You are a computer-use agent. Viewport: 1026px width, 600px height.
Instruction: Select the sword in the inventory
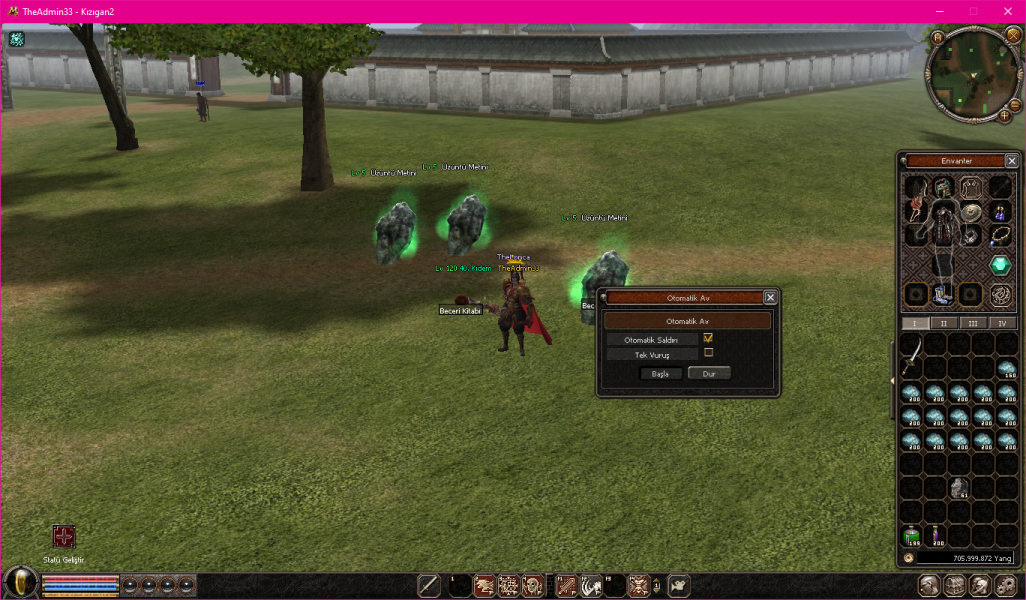[912, 353]
